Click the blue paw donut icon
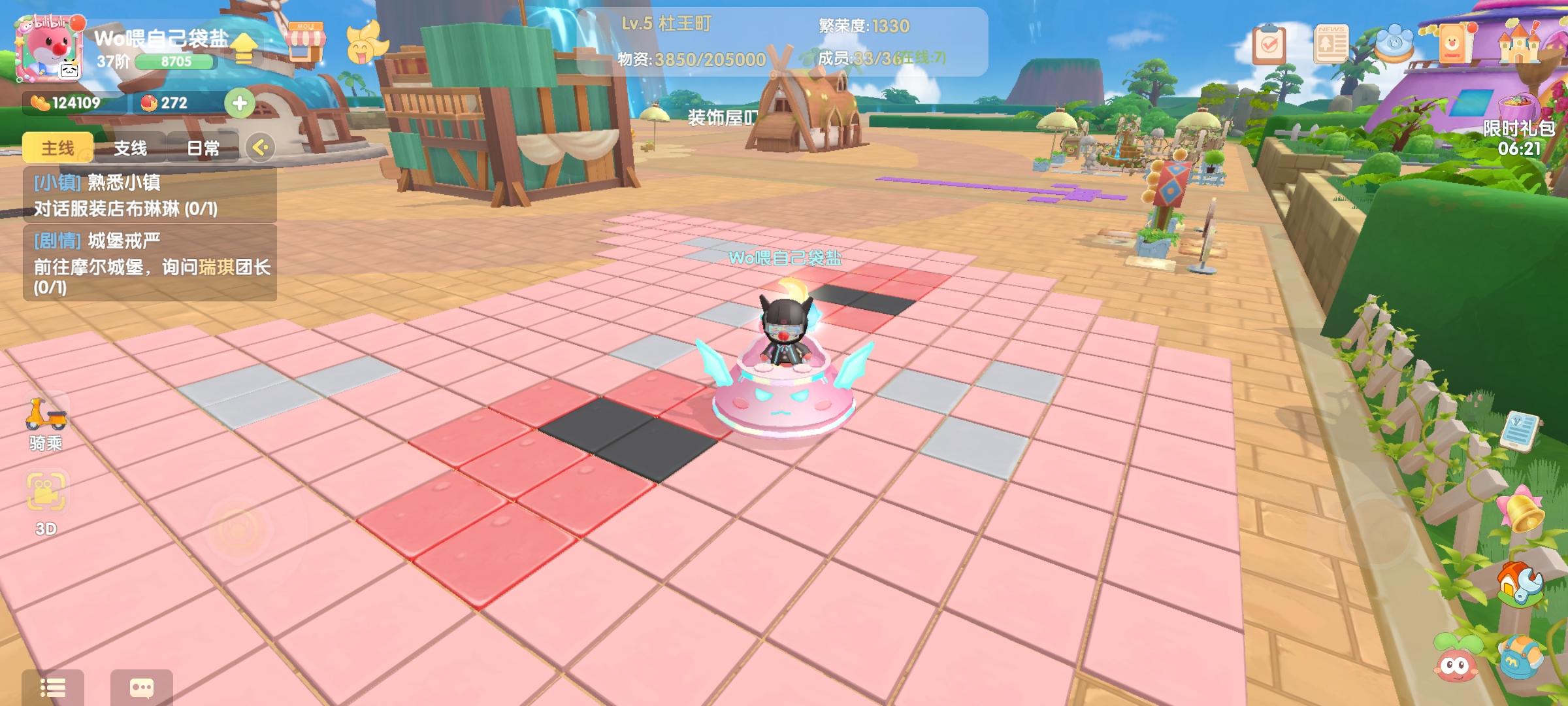This screenshot has width=1568, height=706. [1395, 41]
